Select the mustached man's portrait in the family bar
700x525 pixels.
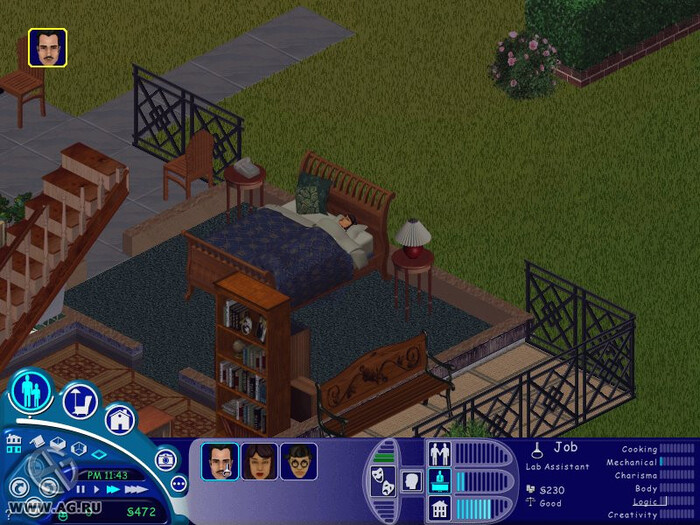tap(220, 462)
